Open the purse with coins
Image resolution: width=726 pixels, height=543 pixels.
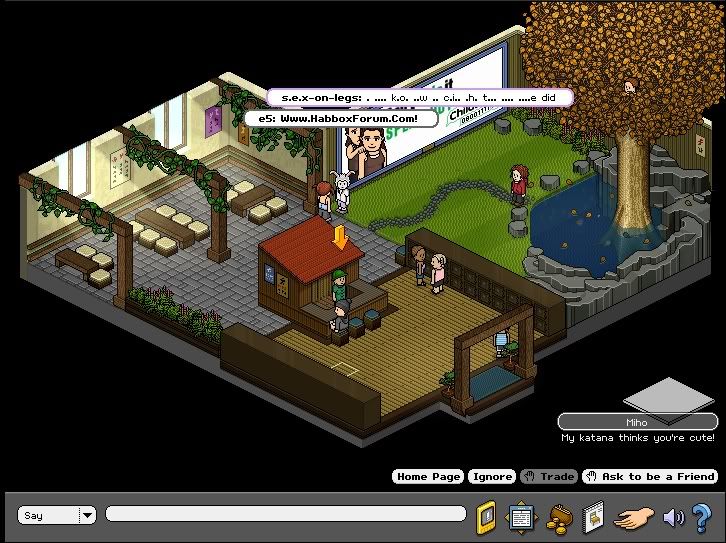point(557,517)
